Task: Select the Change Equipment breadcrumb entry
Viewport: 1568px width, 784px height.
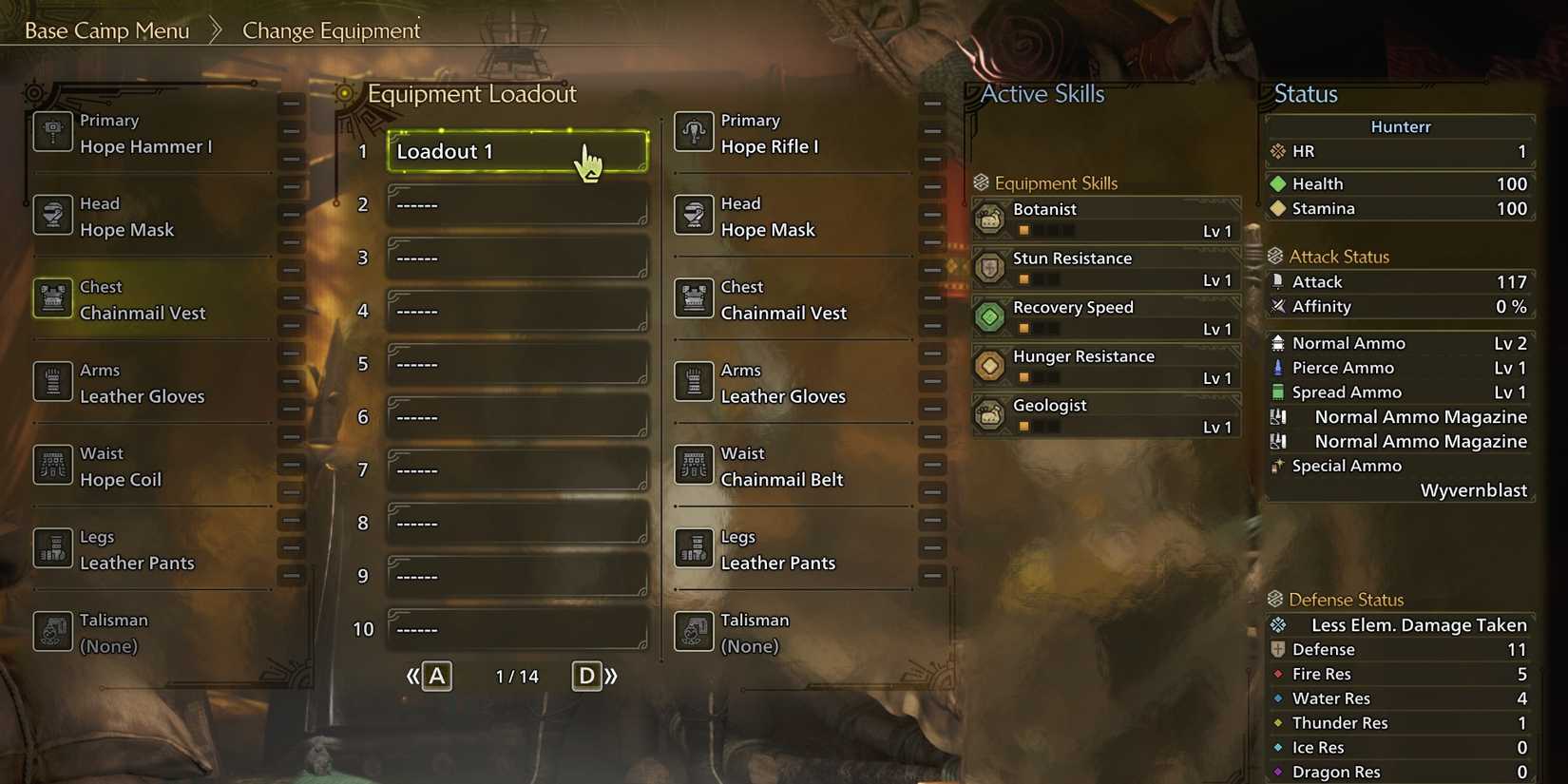Action: [330, 30]
